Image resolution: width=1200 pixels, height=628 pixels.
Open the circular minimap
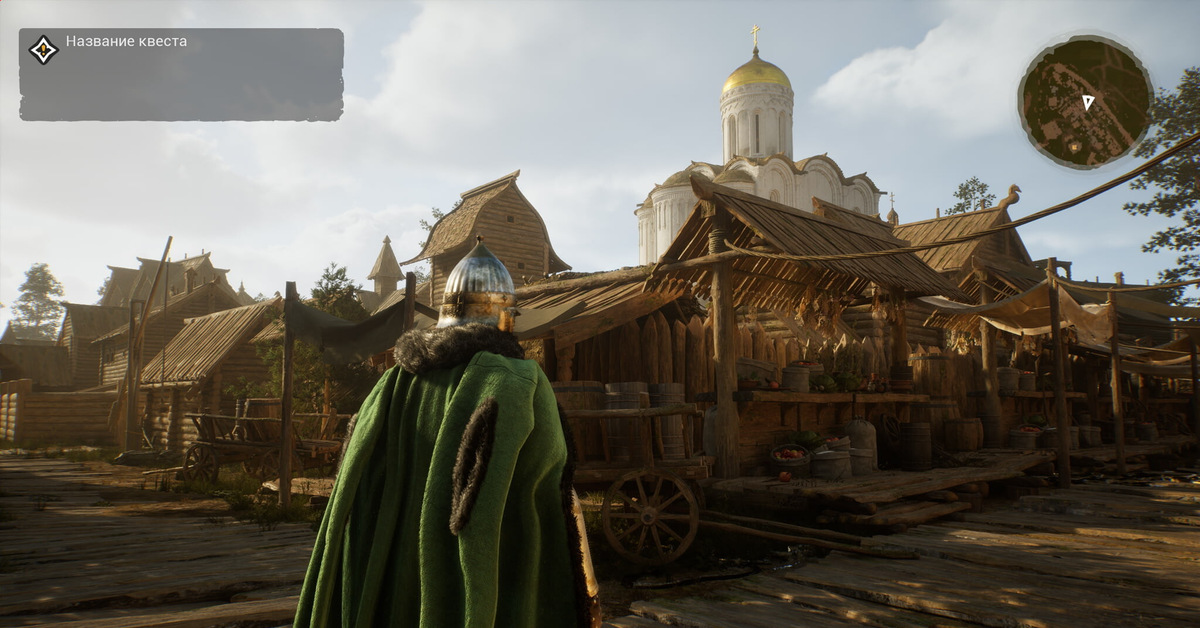(x=1085, y=102)
